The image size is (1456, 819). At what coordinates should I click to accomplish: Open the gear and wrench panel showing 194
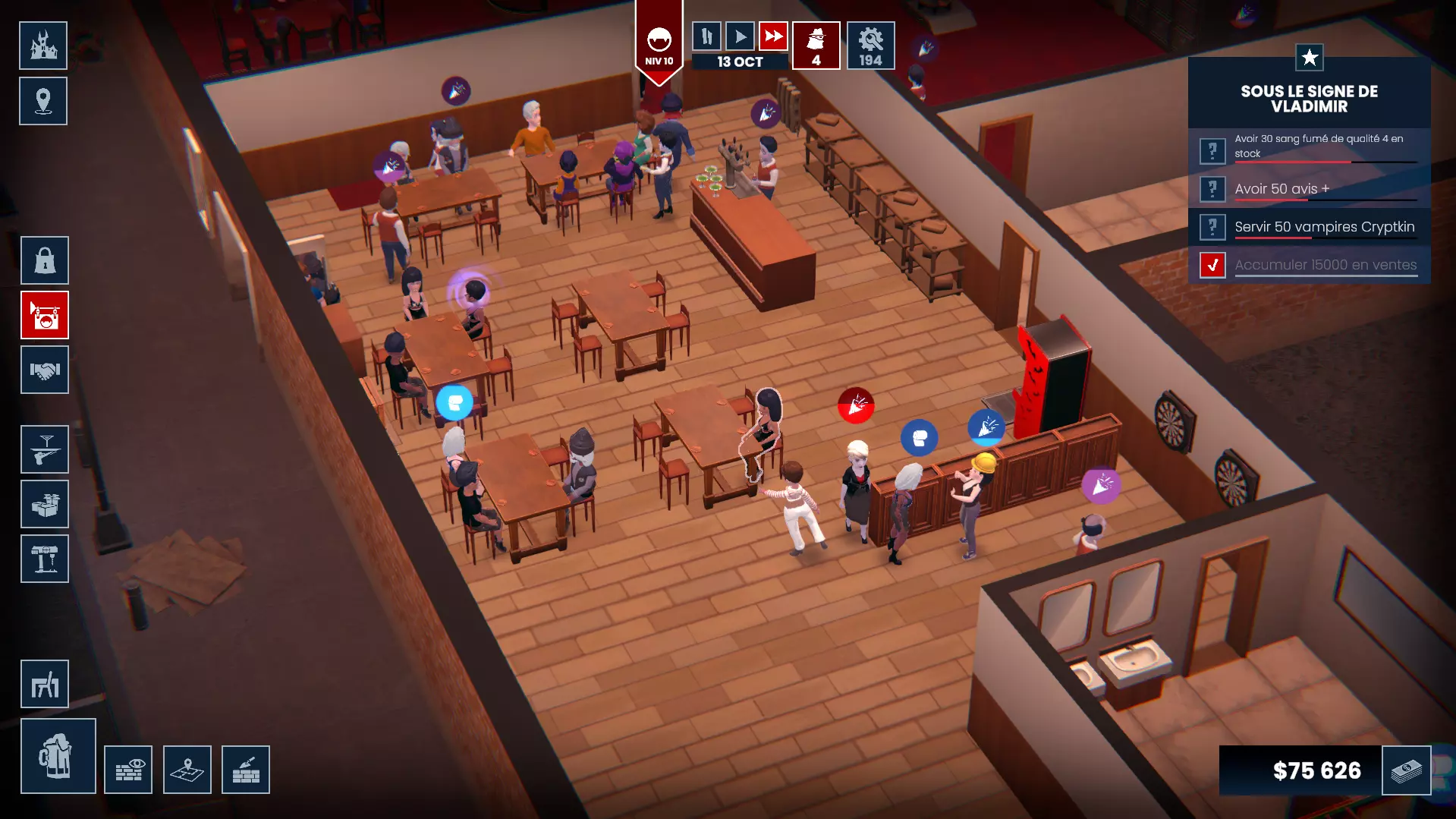[x=871, y=46]
